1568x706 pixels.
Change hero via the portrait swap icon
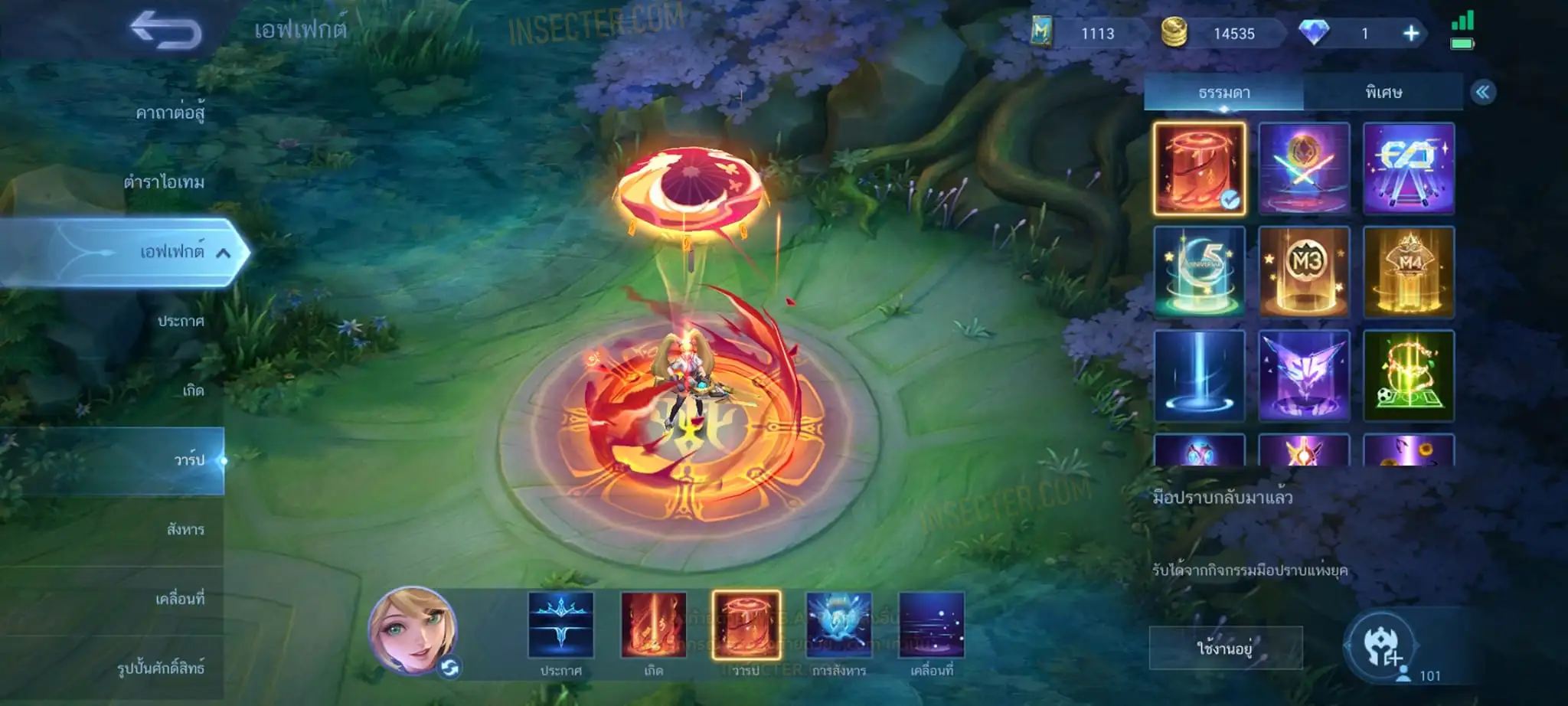[x=449, y=668]
